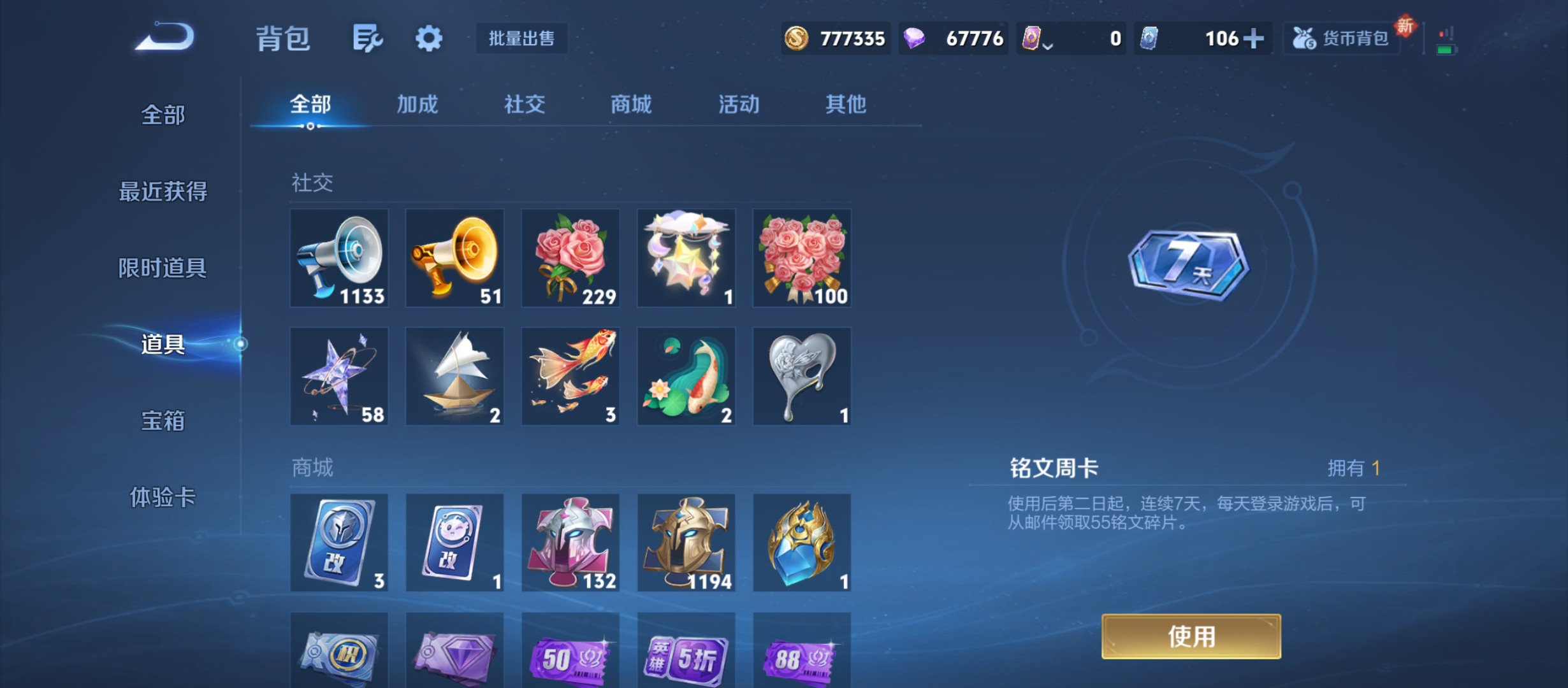
Task: Select the pink helmet badge item
Action: click(570, 543)
